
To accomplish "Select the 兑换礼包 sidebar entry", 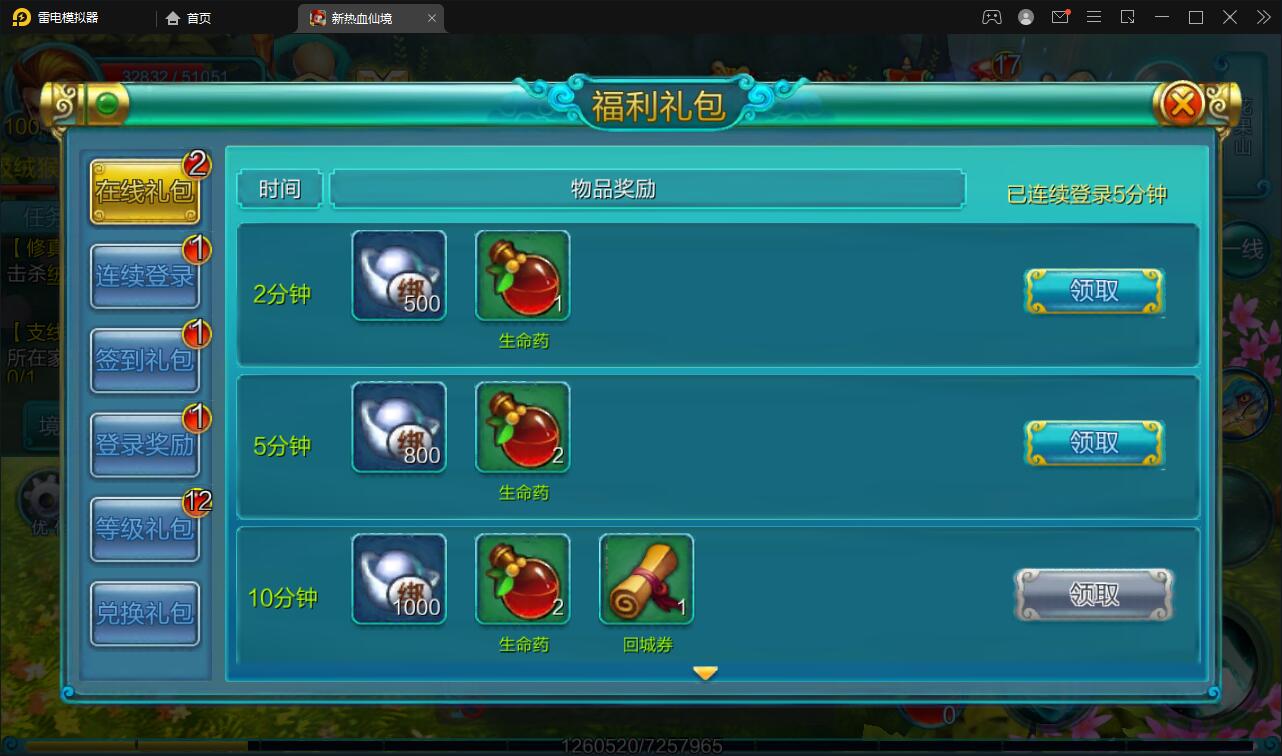I will click(x=144, y=613).
